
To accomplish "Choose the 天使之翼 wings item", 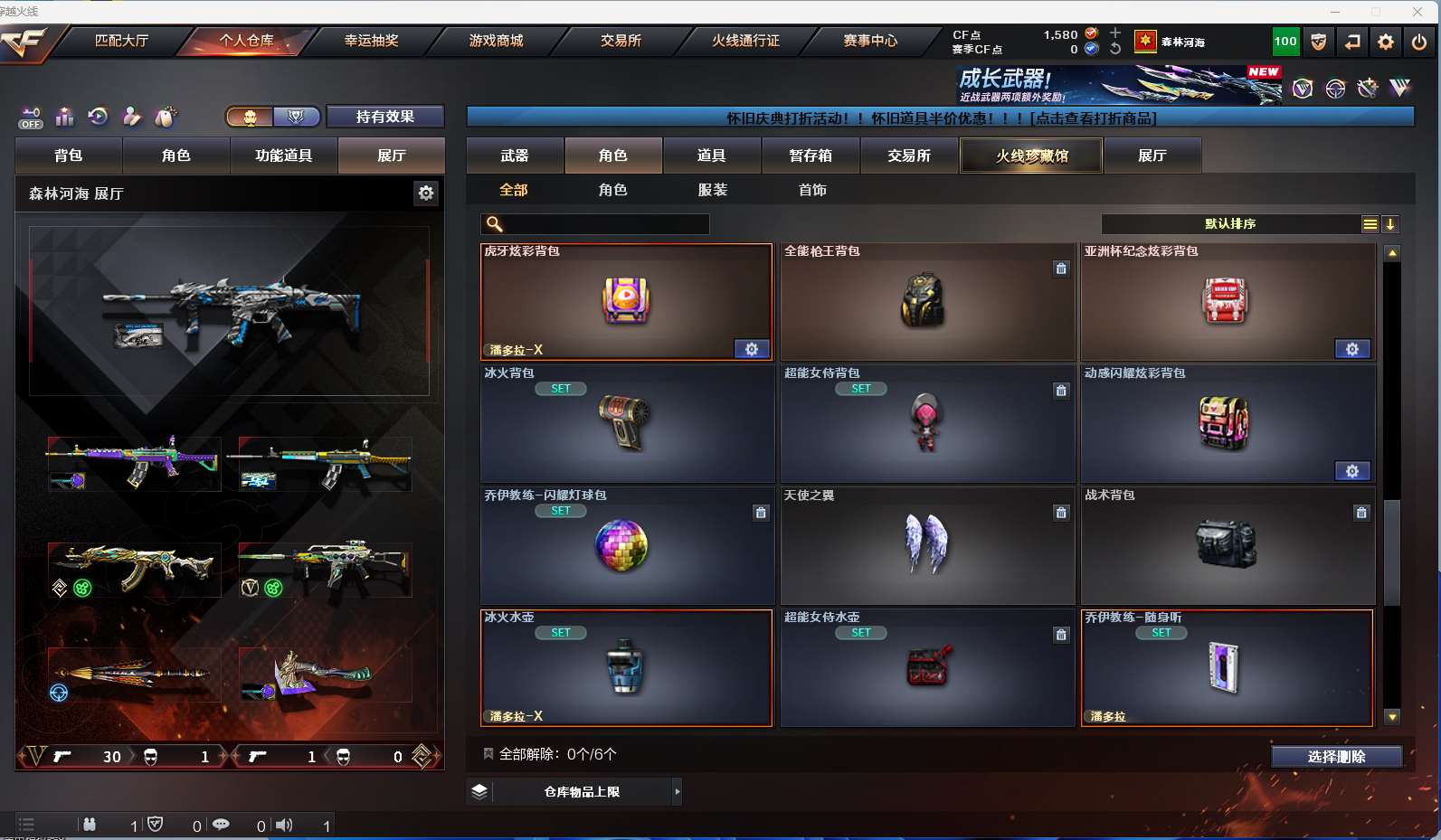I will tap(926, 546).
